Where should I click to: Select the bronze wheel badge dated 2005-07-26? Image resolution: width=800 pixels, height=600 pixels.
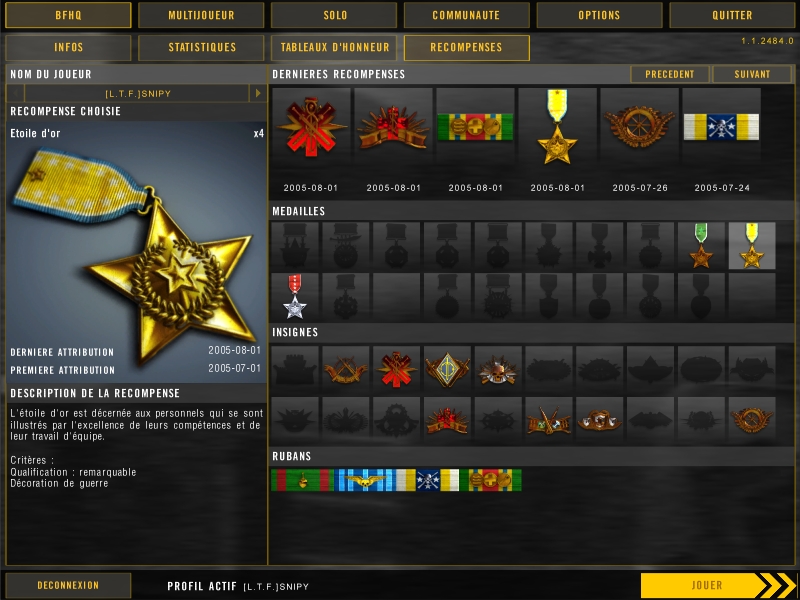click(639, 127)
